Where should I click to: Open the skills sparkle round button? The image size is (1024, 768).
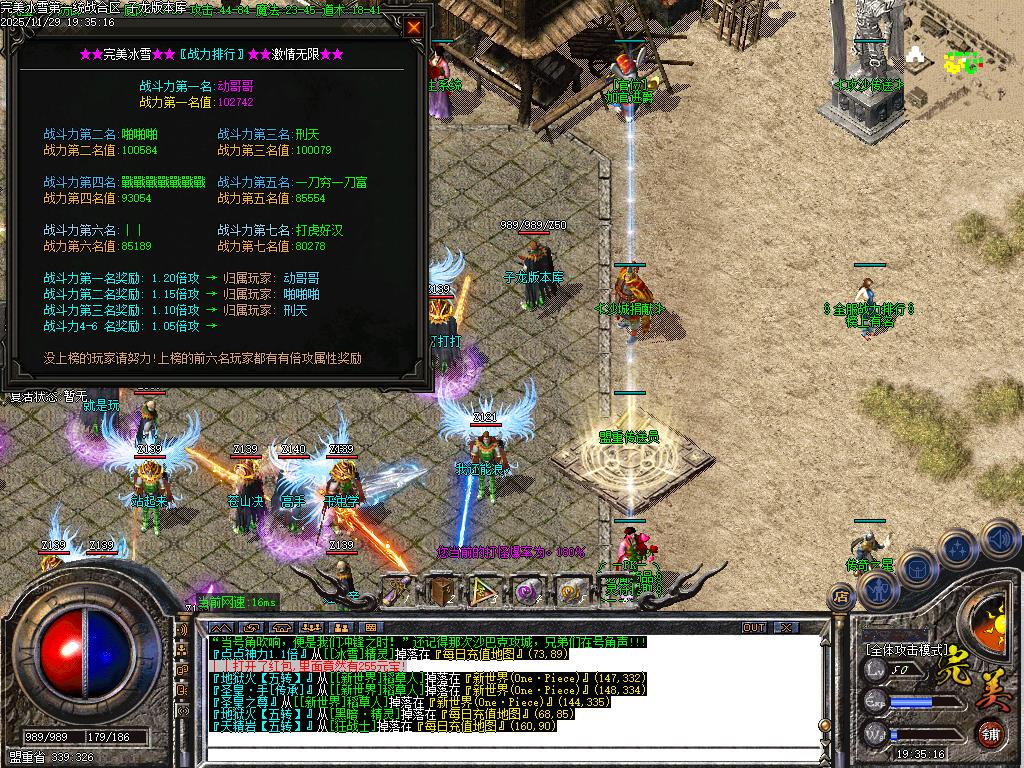pyautogui.click(x=957, y=548)
